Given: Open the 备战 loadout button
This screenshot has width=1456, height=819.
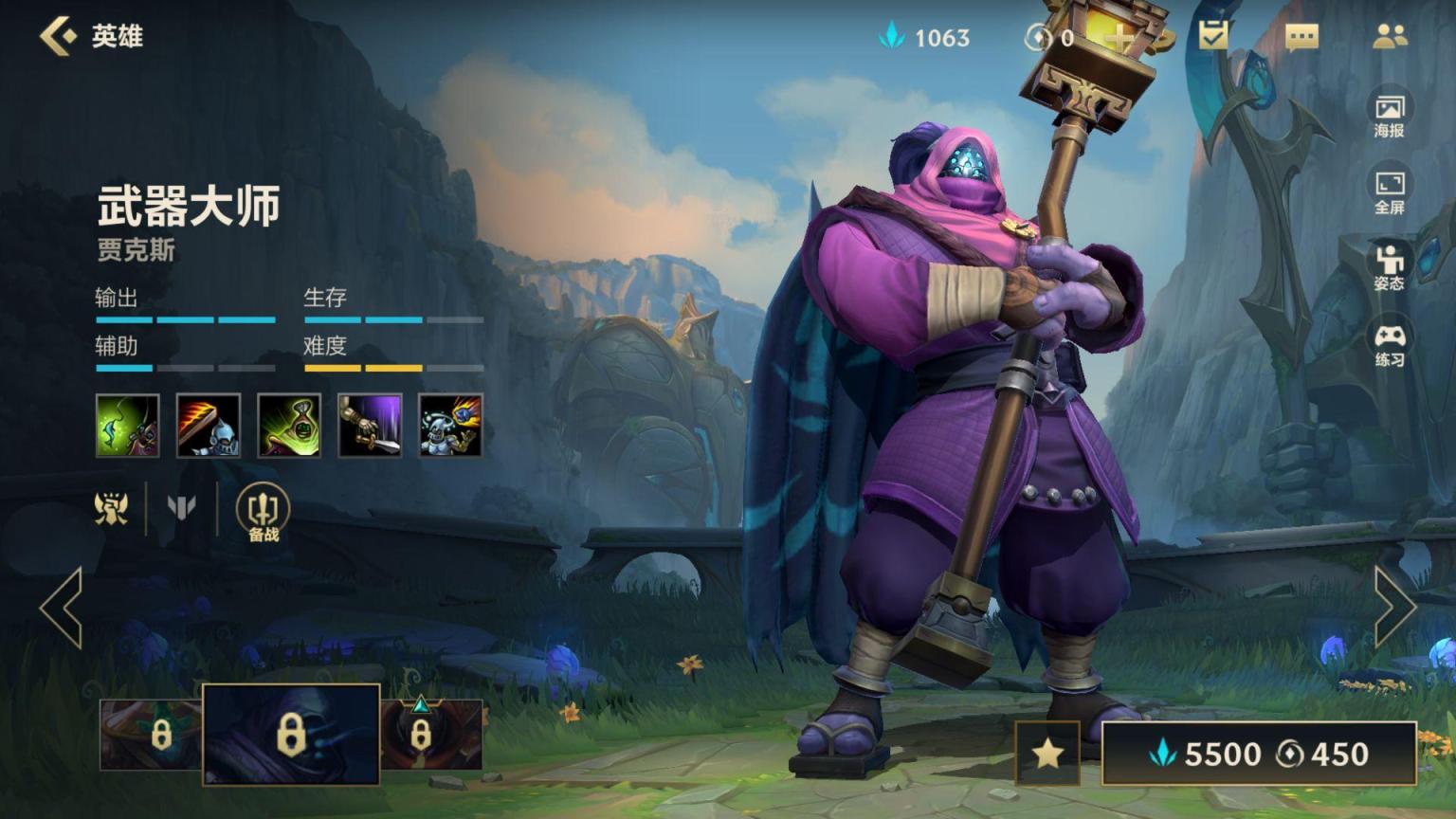Looking at the screenshot, I should coord(263,513).
